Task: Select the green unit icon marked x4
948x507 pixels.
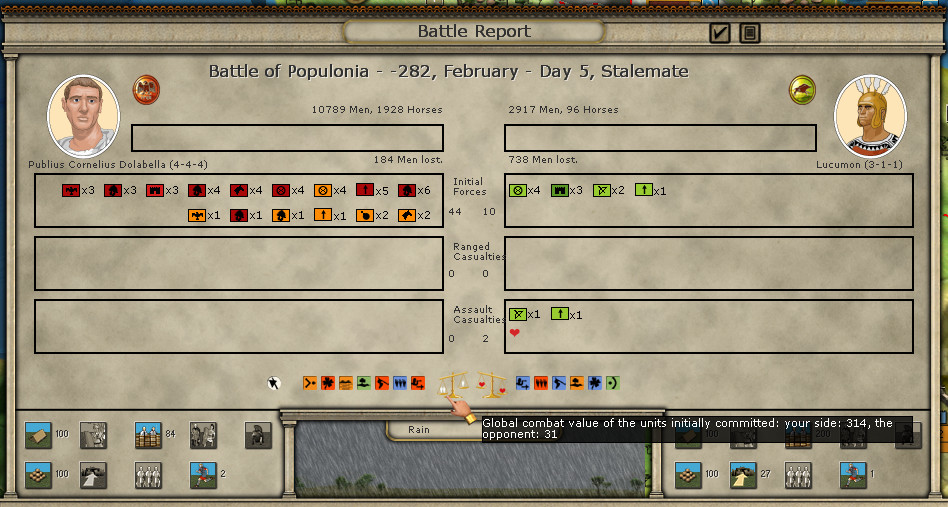Action: click(x=518, y=190)
